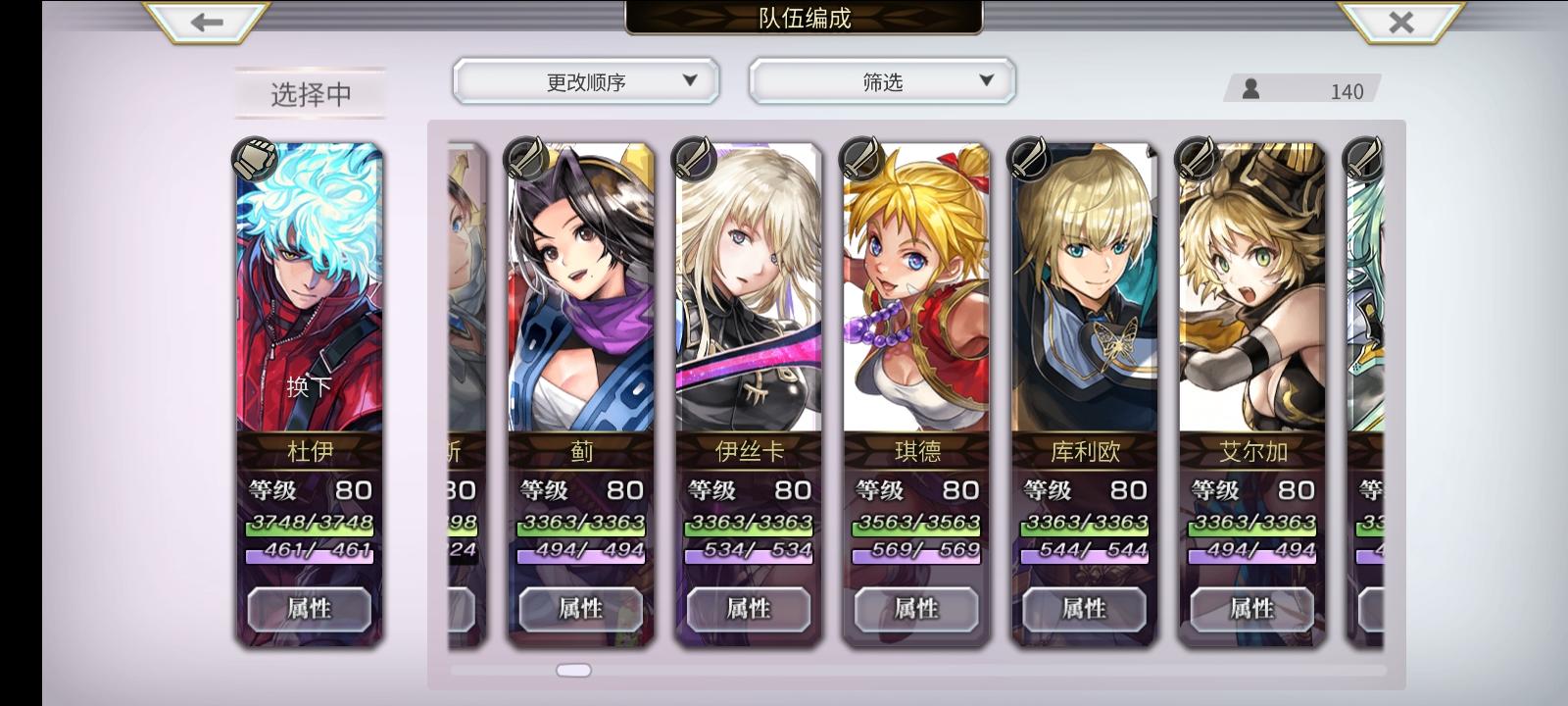Open the 更改顺序 sort dropdown
Screen dimensions: 1568x706
click(x=585, y=81)
